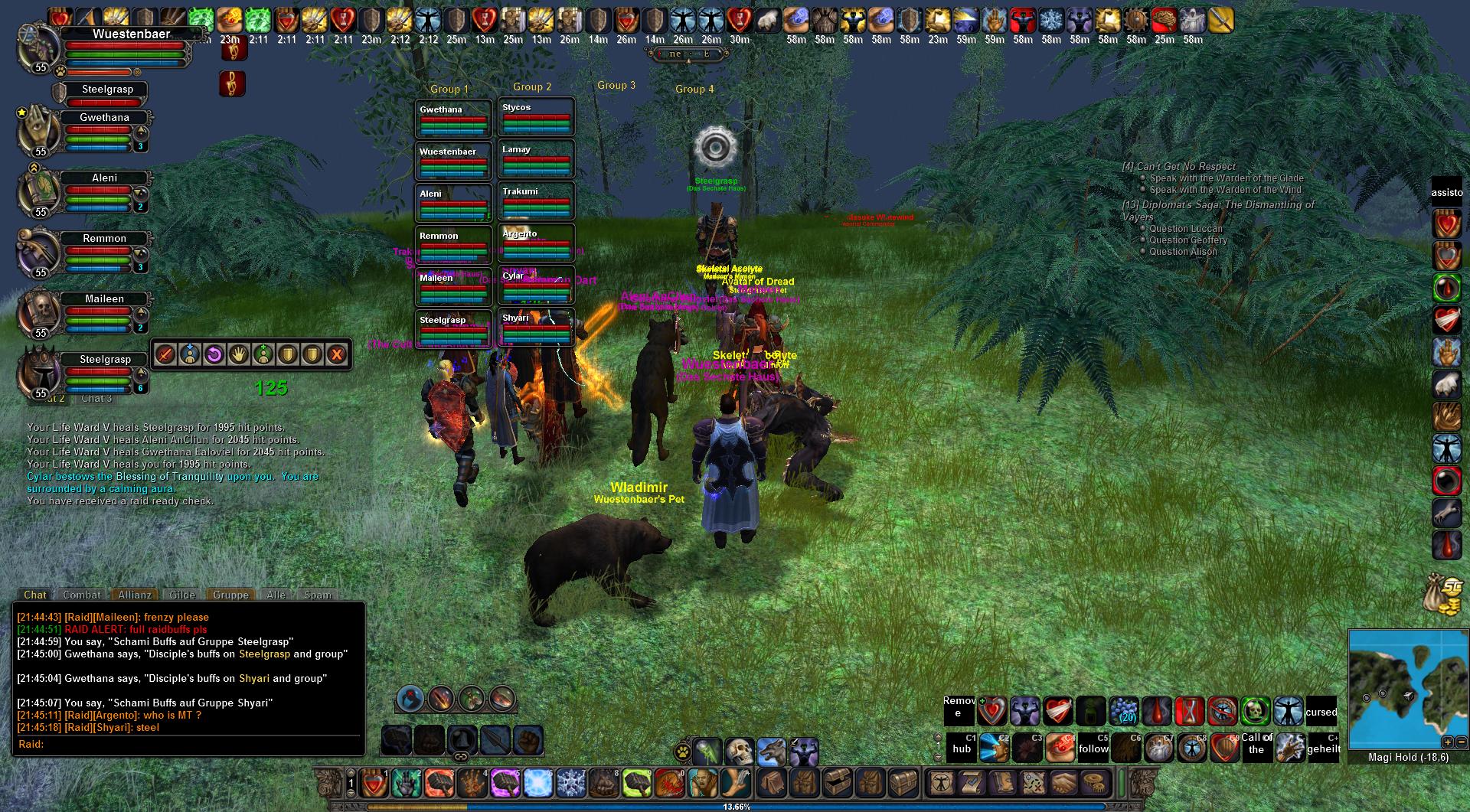Open the Magi Hold minimap
Viewport: 1470px width, 812px height.
click(1407, 689)
